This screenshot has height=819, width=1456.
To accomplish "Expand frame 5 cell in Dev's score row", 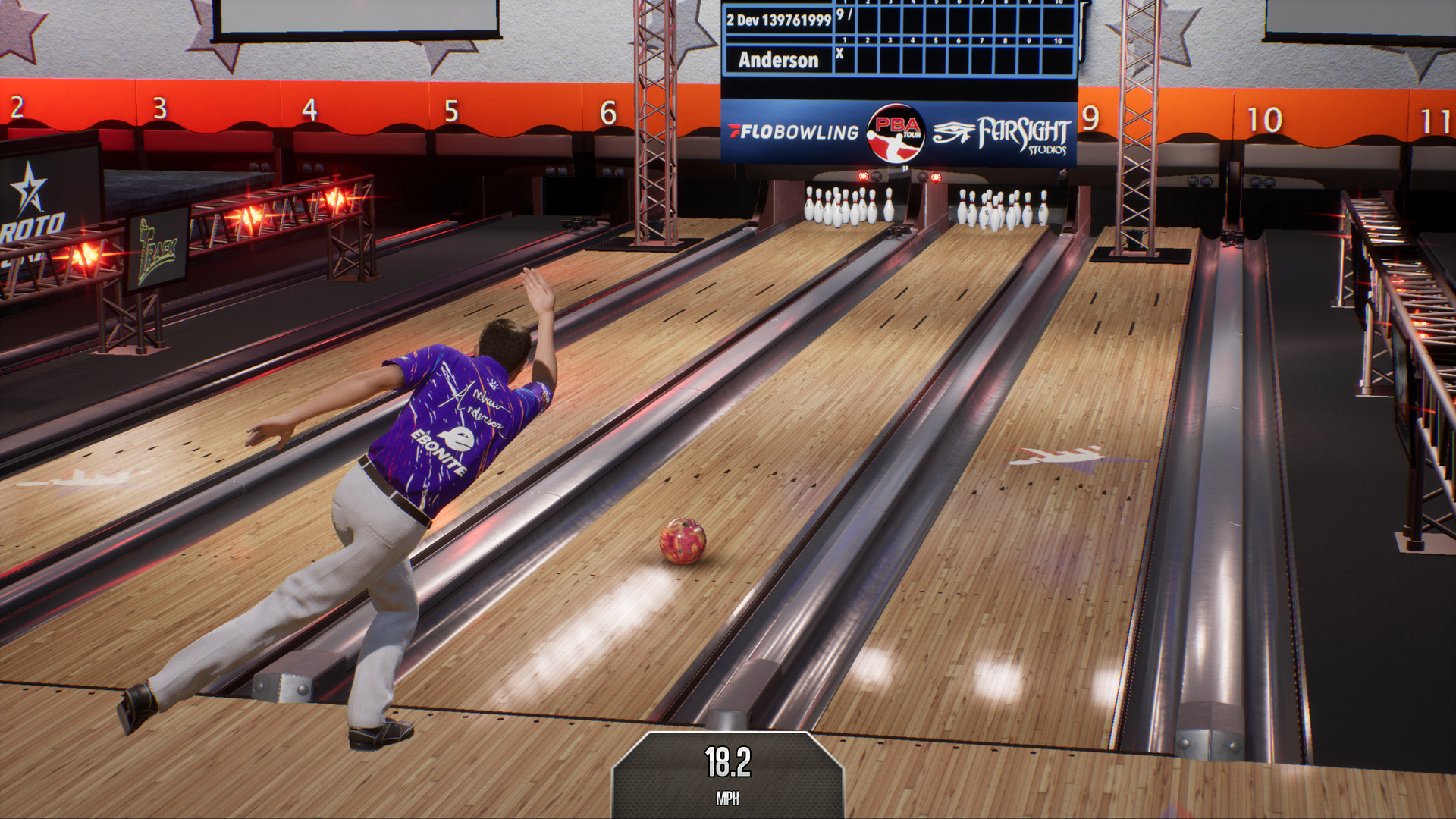I will 936,19.
